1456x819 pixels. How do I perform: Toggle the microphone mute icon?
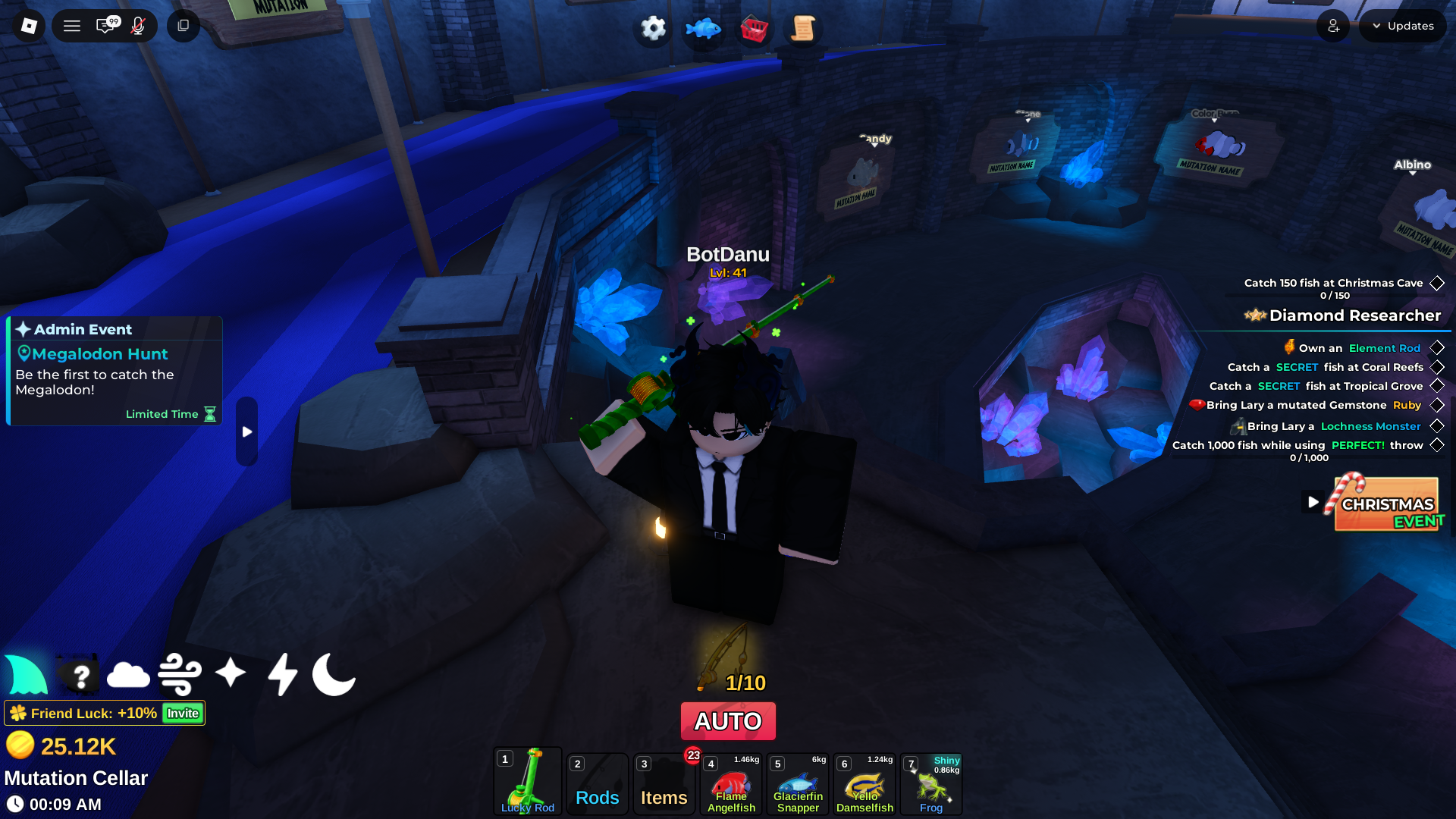[136, 25]
